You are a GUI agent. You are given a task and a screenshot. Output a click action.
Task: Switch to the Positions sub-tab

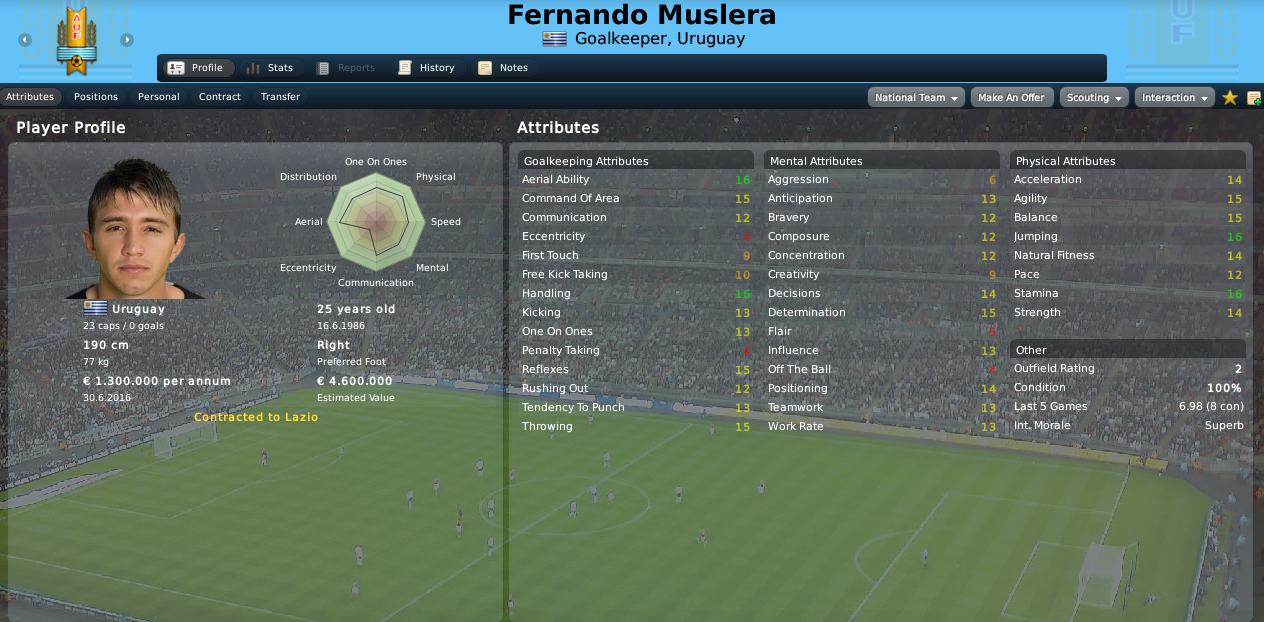[x=96, y=97]
